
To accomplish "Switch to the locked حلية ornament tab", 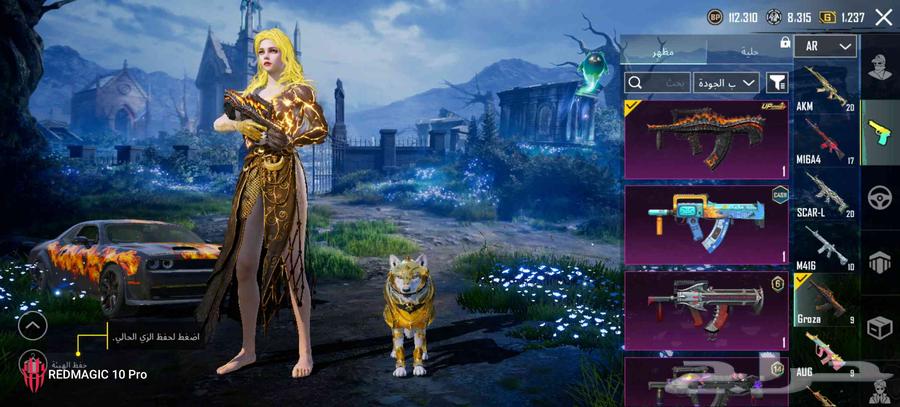I will pos(750,51).
